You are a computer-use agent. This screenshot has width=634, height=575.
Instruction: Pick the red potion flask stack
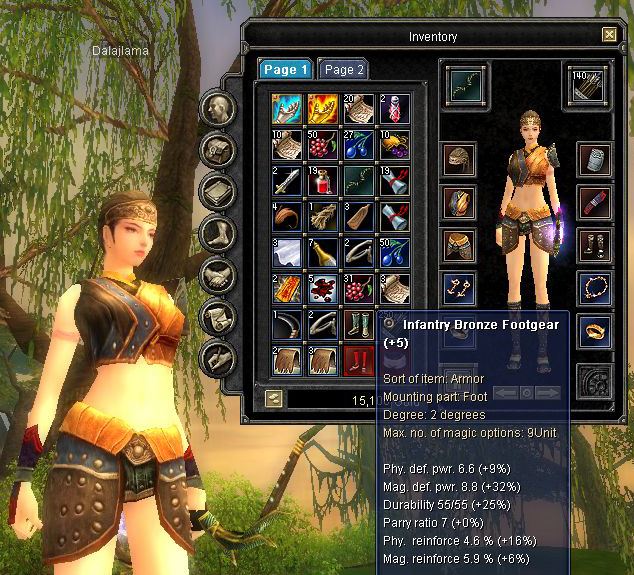click(323, 181)
